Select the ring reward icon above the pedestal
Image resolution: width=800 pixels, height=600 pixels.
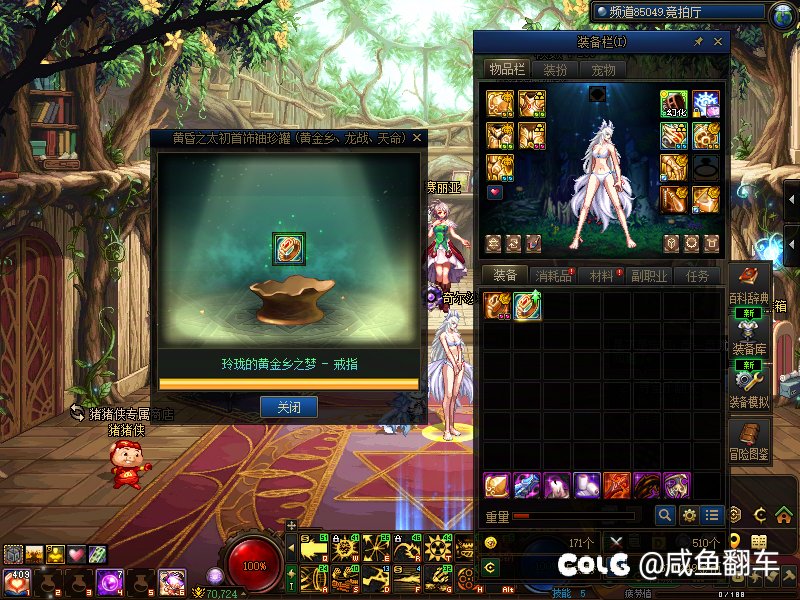coord(288,248)
